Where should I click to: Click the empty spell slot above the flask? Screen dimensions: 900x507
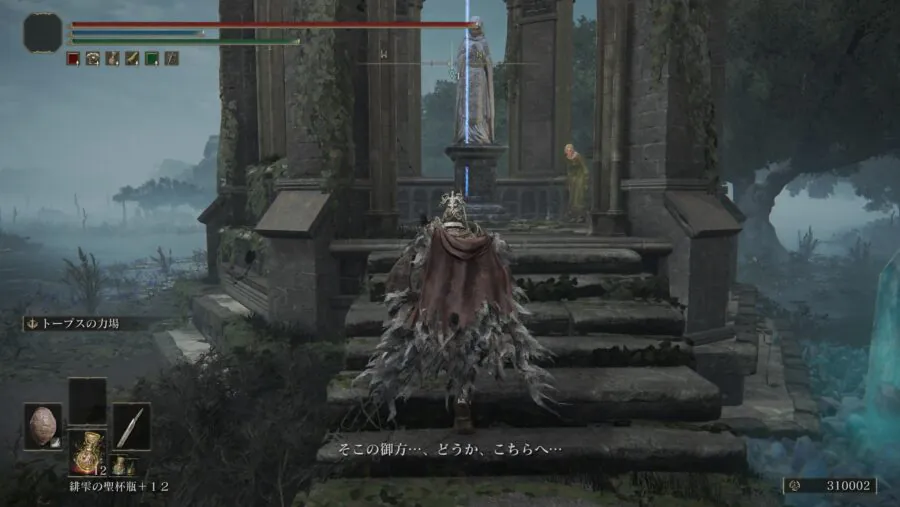(87, 400)
